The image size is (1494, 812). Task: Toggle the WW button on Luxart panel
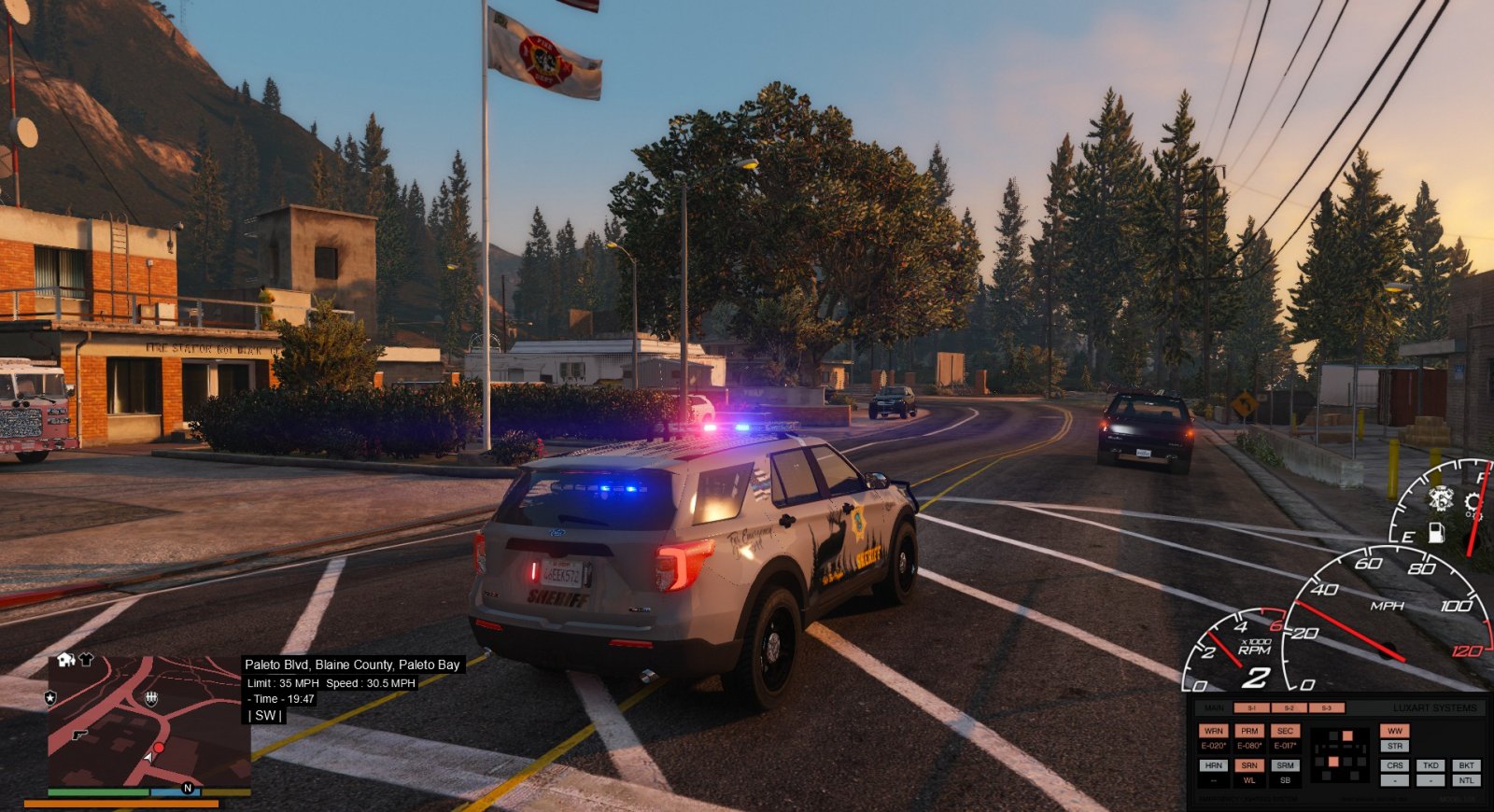1395,731
